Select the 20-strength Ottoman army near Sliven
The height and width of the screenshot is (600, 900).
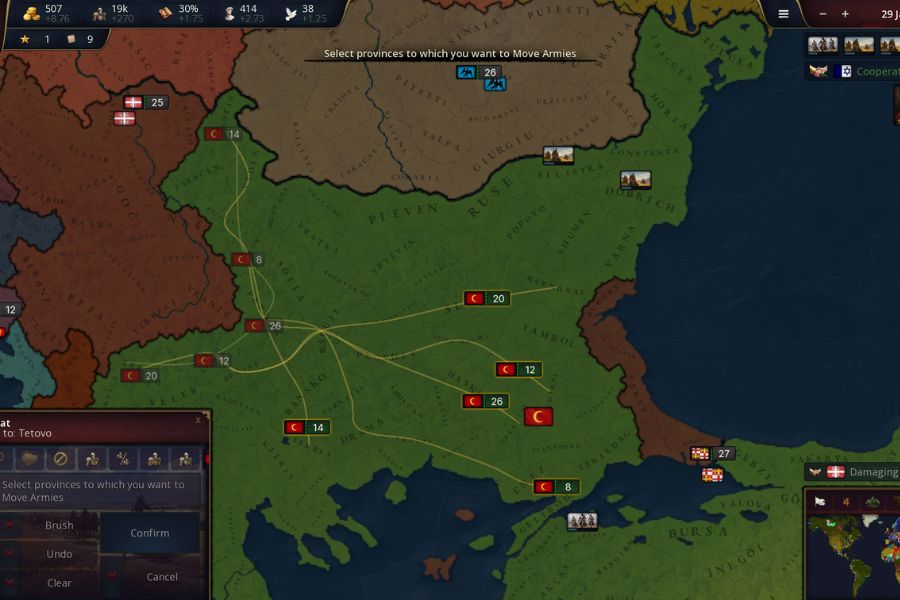487,298
